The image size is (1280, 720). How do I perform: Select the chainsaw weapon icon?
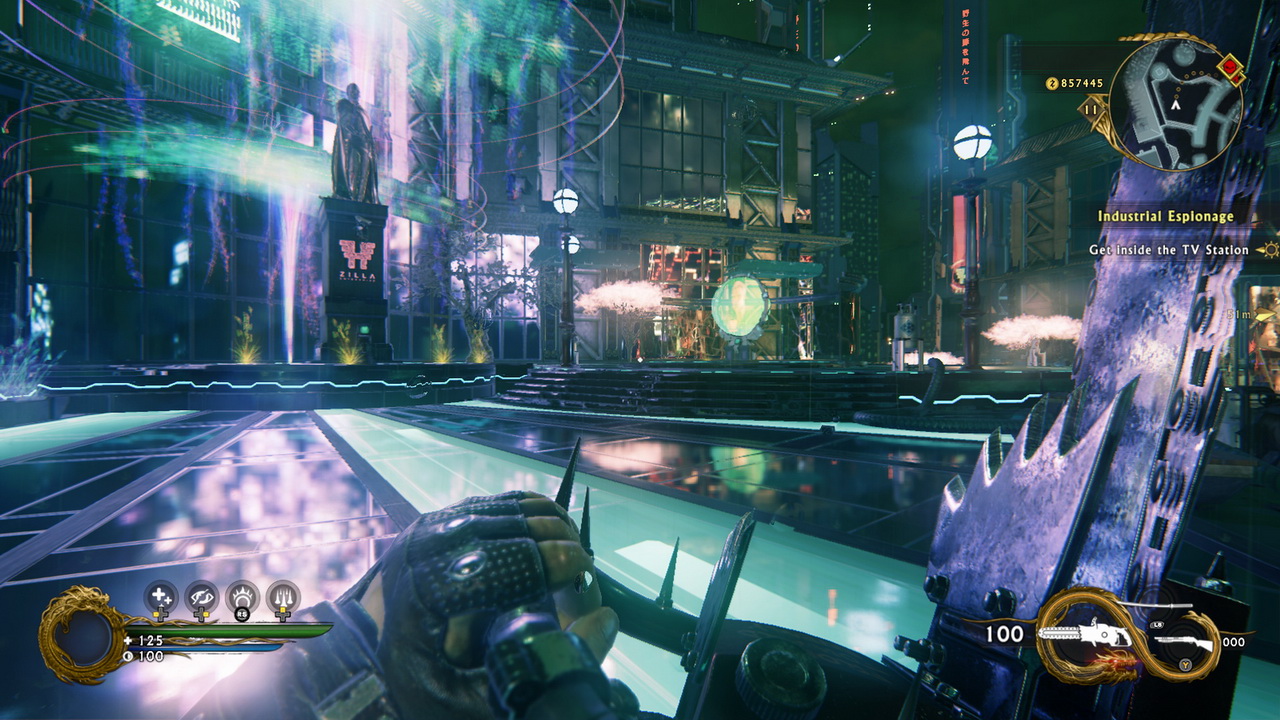[x=1084, y=633]
